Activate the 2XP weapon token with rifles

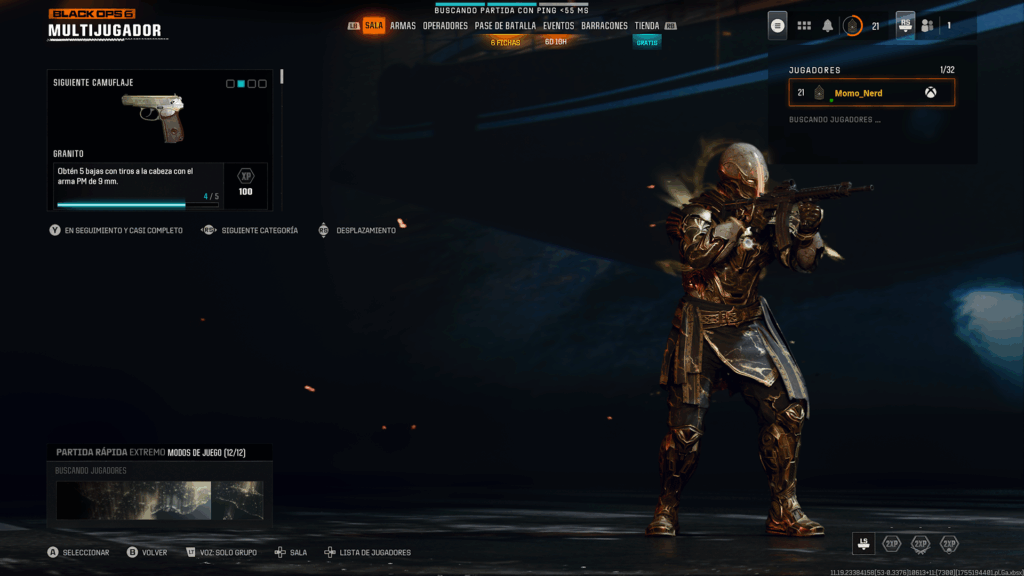[920, 544]
